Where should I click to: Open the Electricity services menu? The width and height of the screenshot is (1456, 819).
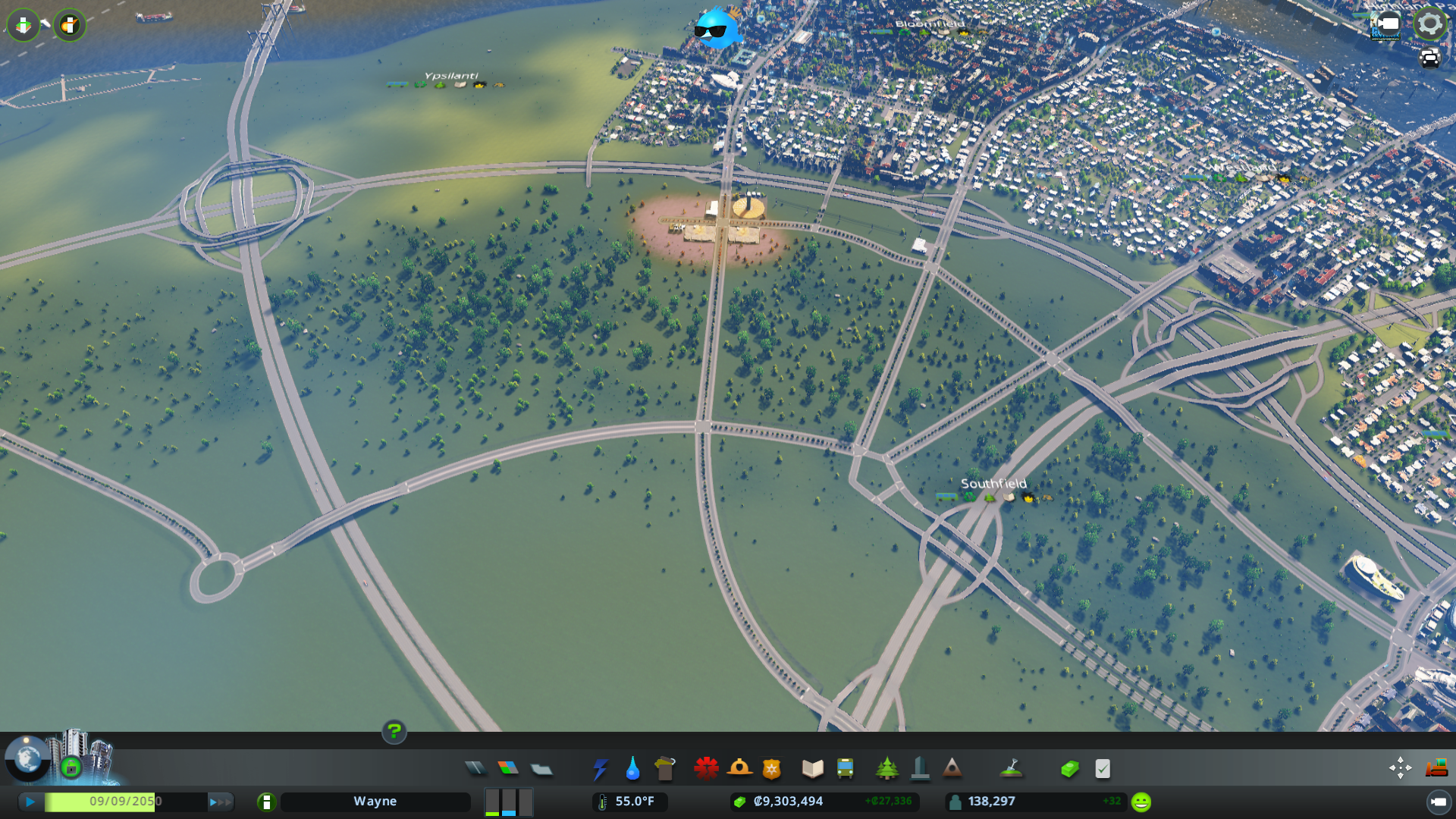601,768
